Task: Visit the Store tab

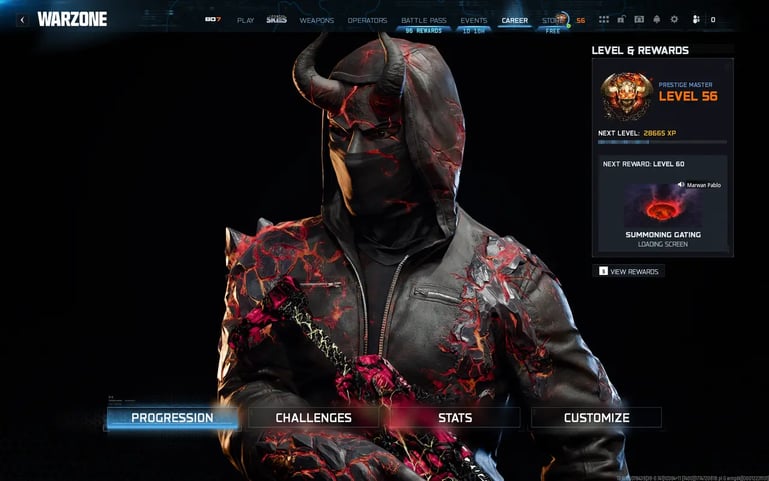Action: [552, 20]
